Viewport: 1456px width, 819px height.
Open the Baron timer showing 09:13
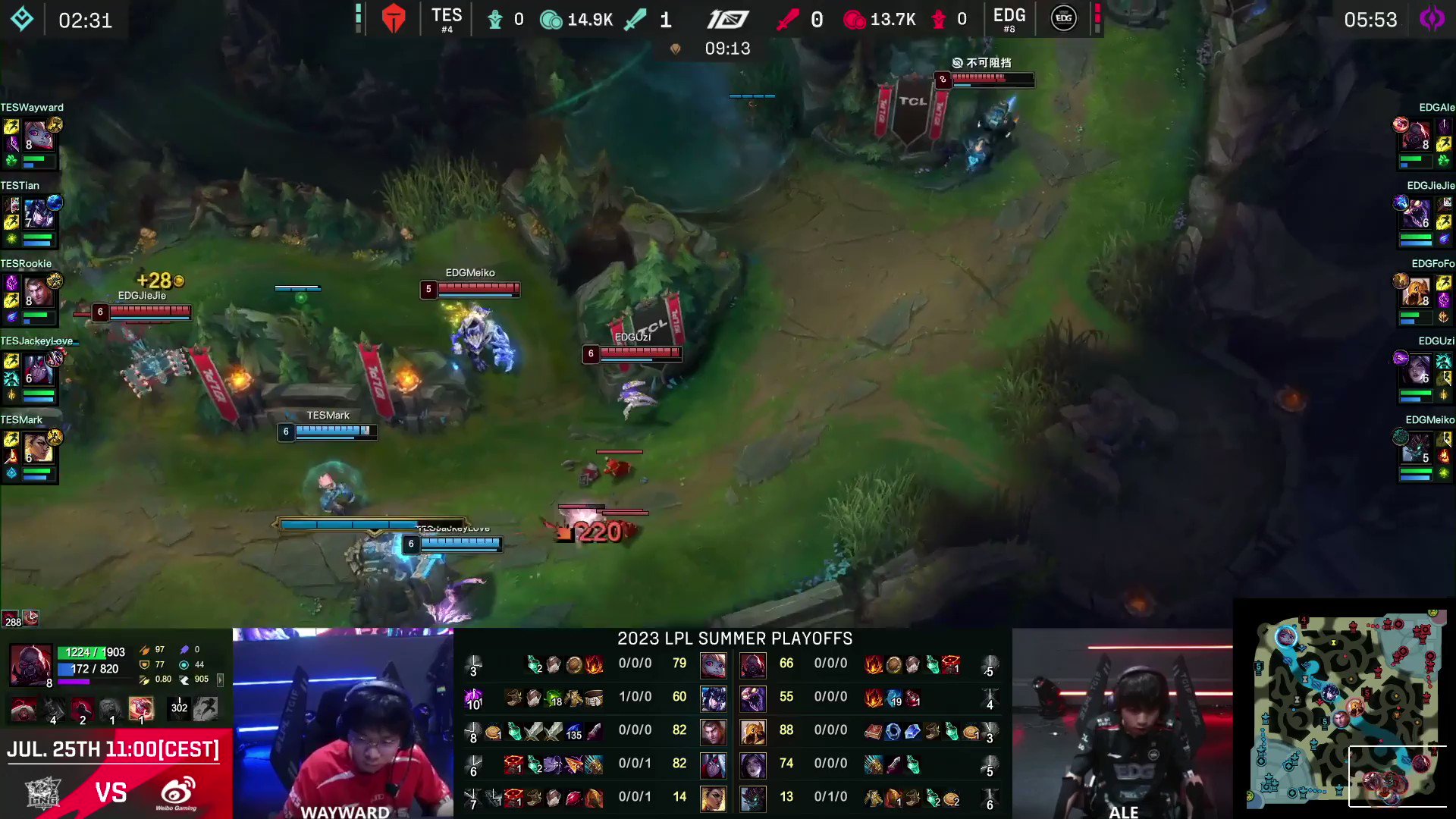[728, 48]
